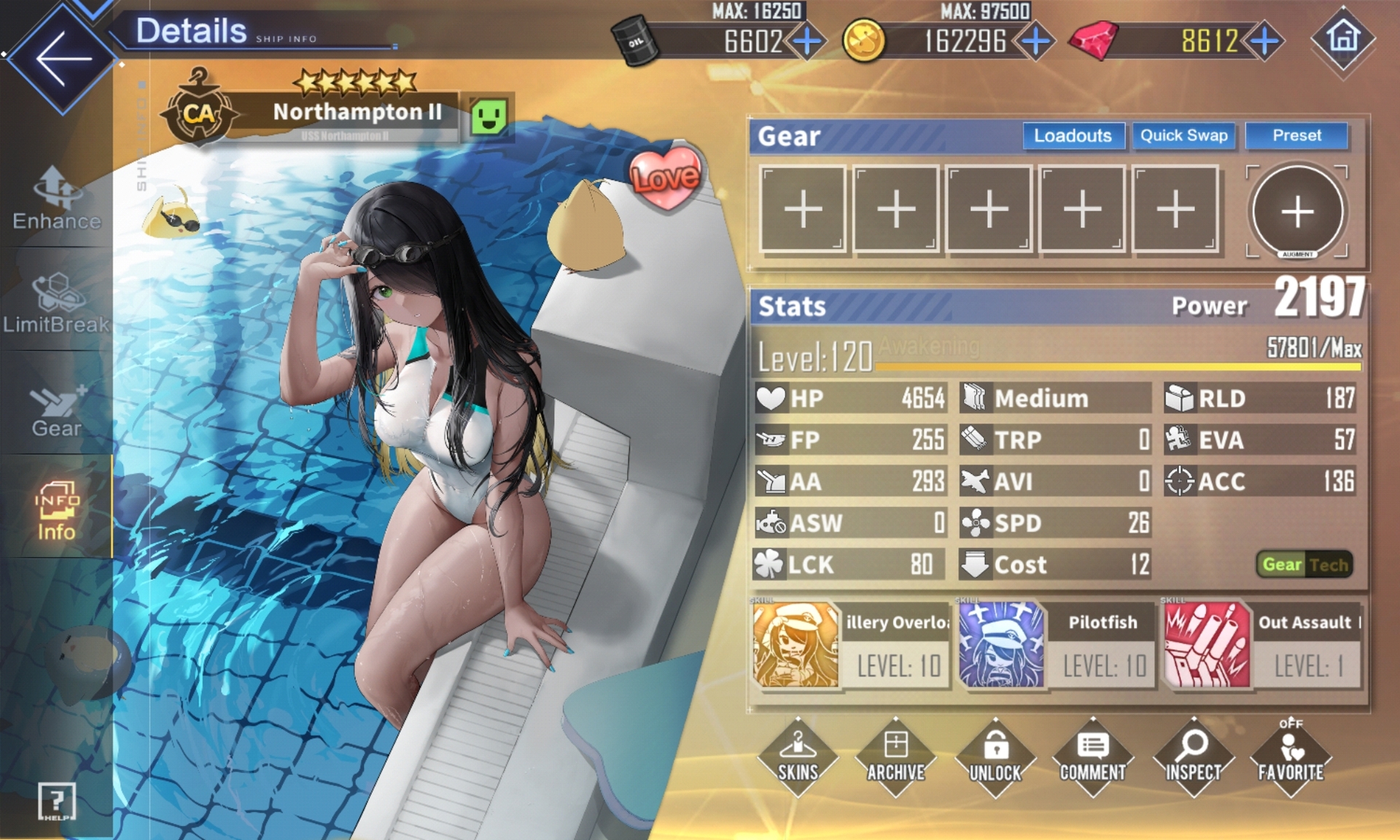
Task: Use the Quick Swap button
Action: pos(1183,136)
